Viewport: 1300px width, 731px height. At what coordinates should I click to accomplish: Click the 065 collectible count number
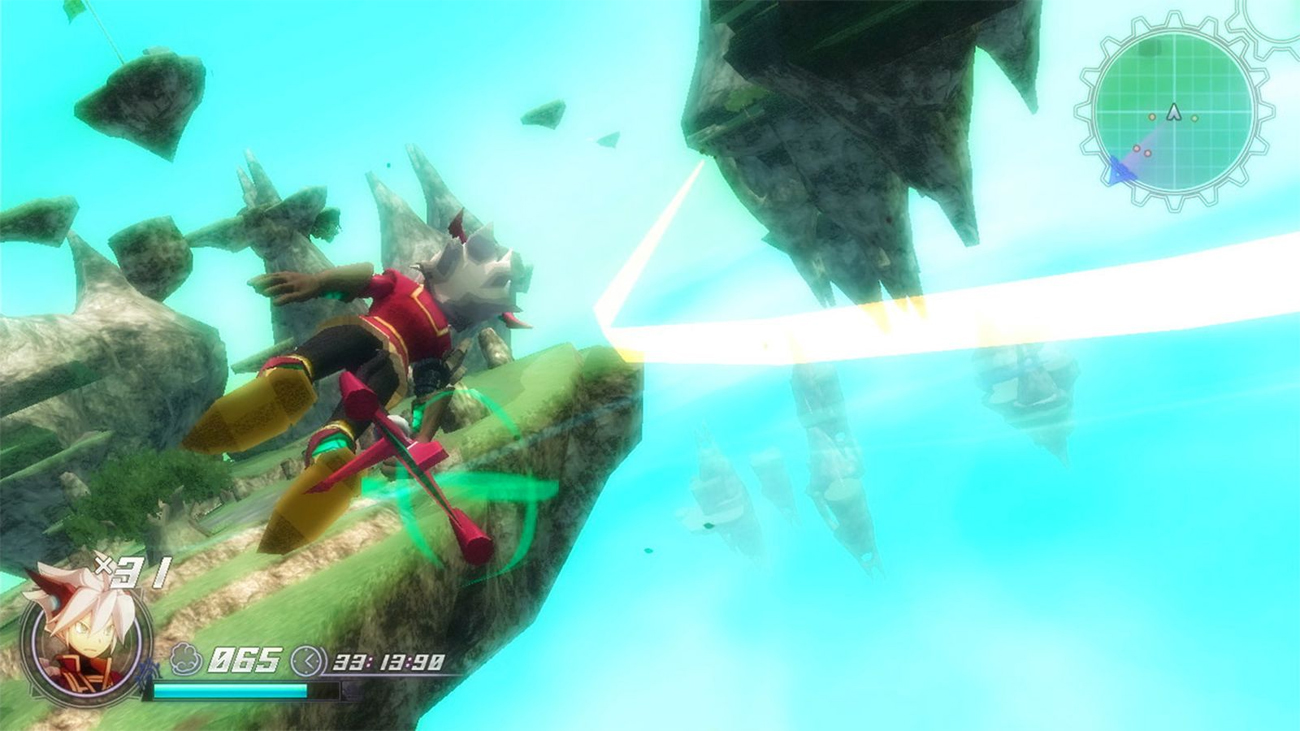pos(246,660)
